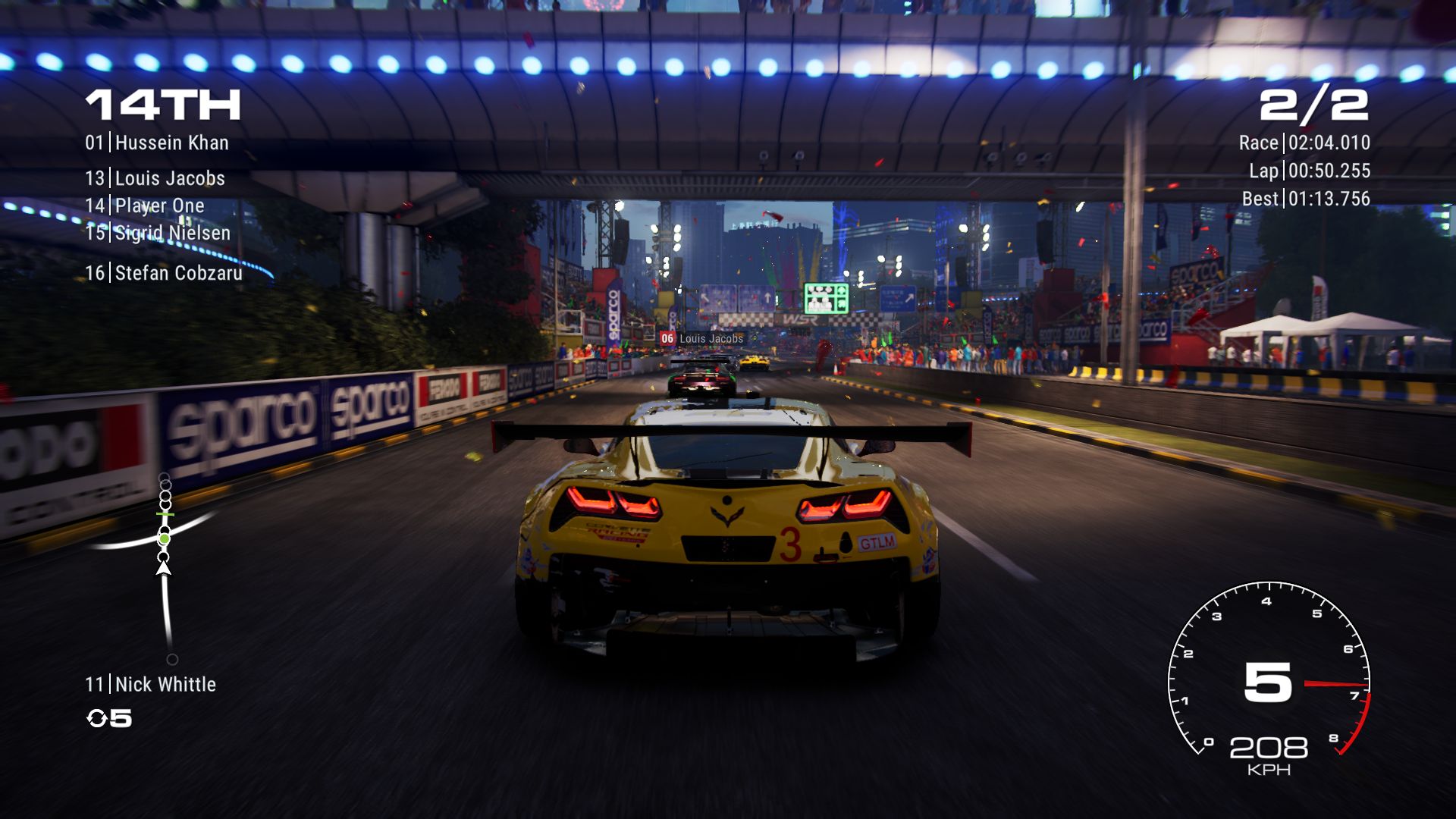This screenshot has width=1456, height=819.
Task: Click the track minimap
Action: [x=164, y=565]
